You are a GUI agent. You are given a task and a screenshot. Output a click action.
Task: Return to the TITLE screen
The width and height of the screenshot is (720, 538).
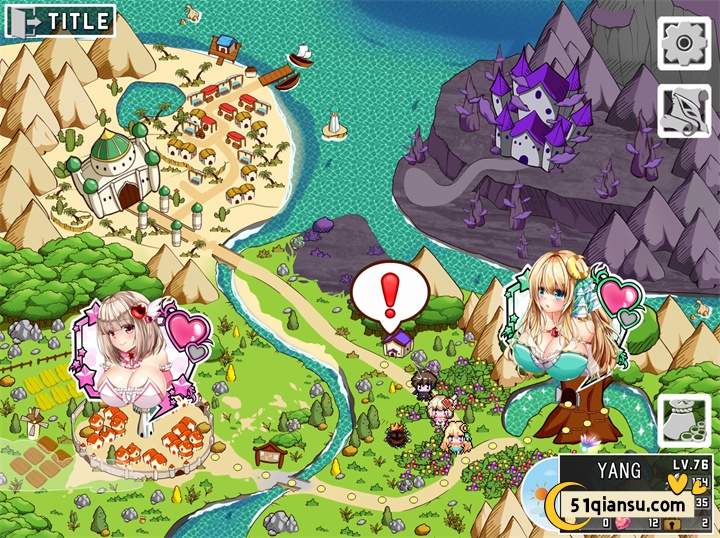[x=59, y=20]
